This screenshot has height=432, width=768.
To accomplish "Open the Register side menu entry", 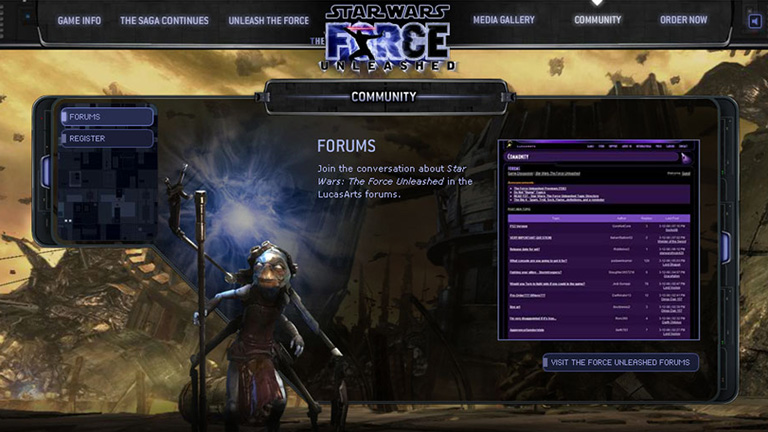I will point(107,139).
